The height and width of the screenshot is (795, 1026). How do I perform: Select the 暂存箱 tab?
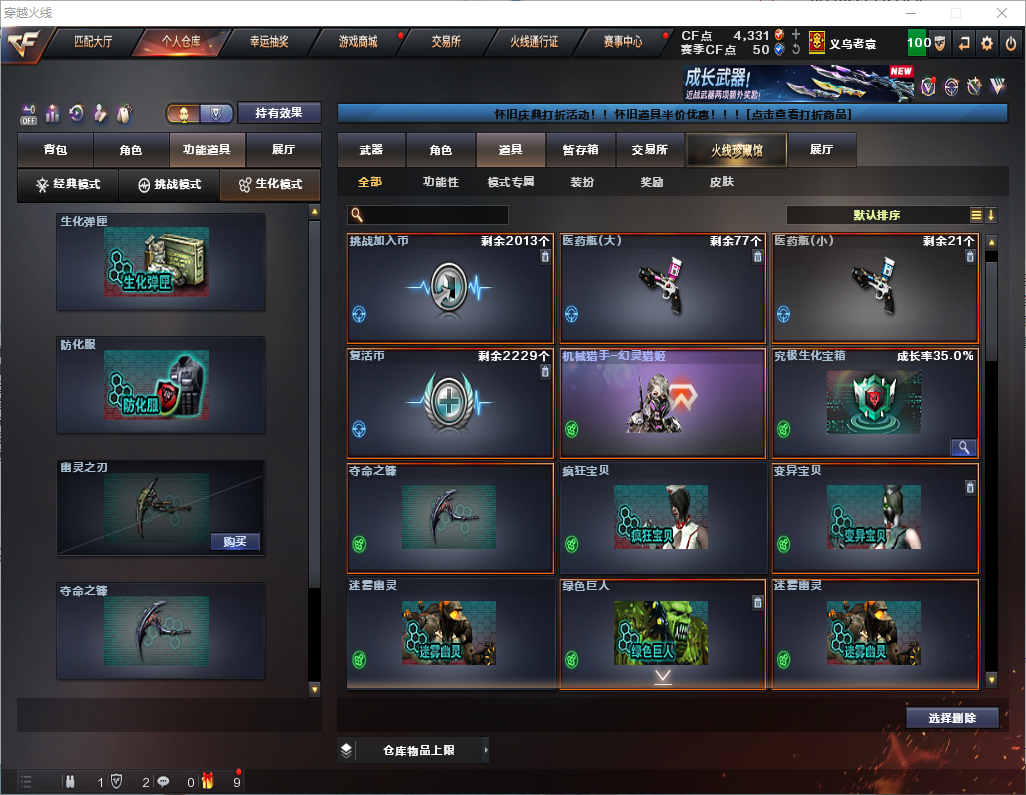580,150
